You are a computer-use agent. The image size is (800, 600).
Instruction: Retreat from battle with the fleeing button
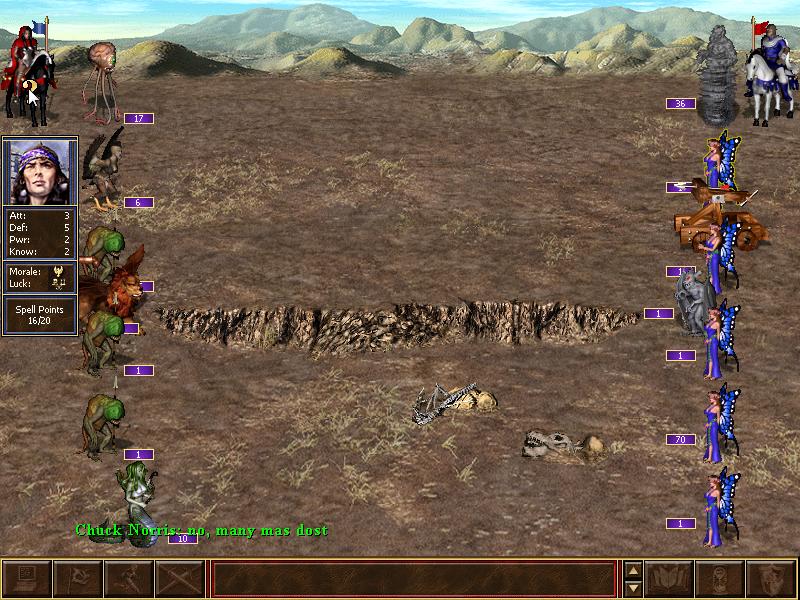[129, 579]
